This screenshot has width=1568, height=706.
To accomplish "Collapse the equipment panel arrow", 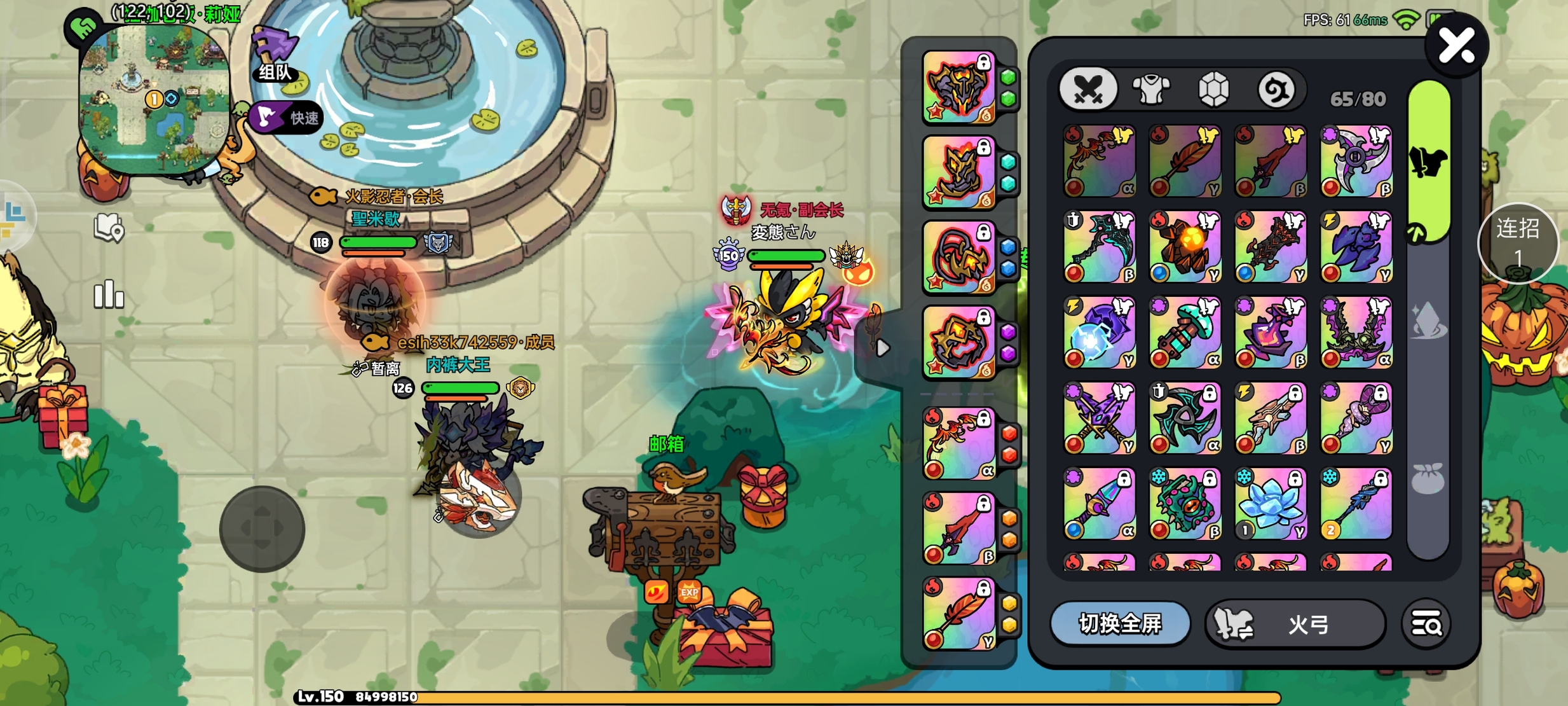I will (882, 347).
